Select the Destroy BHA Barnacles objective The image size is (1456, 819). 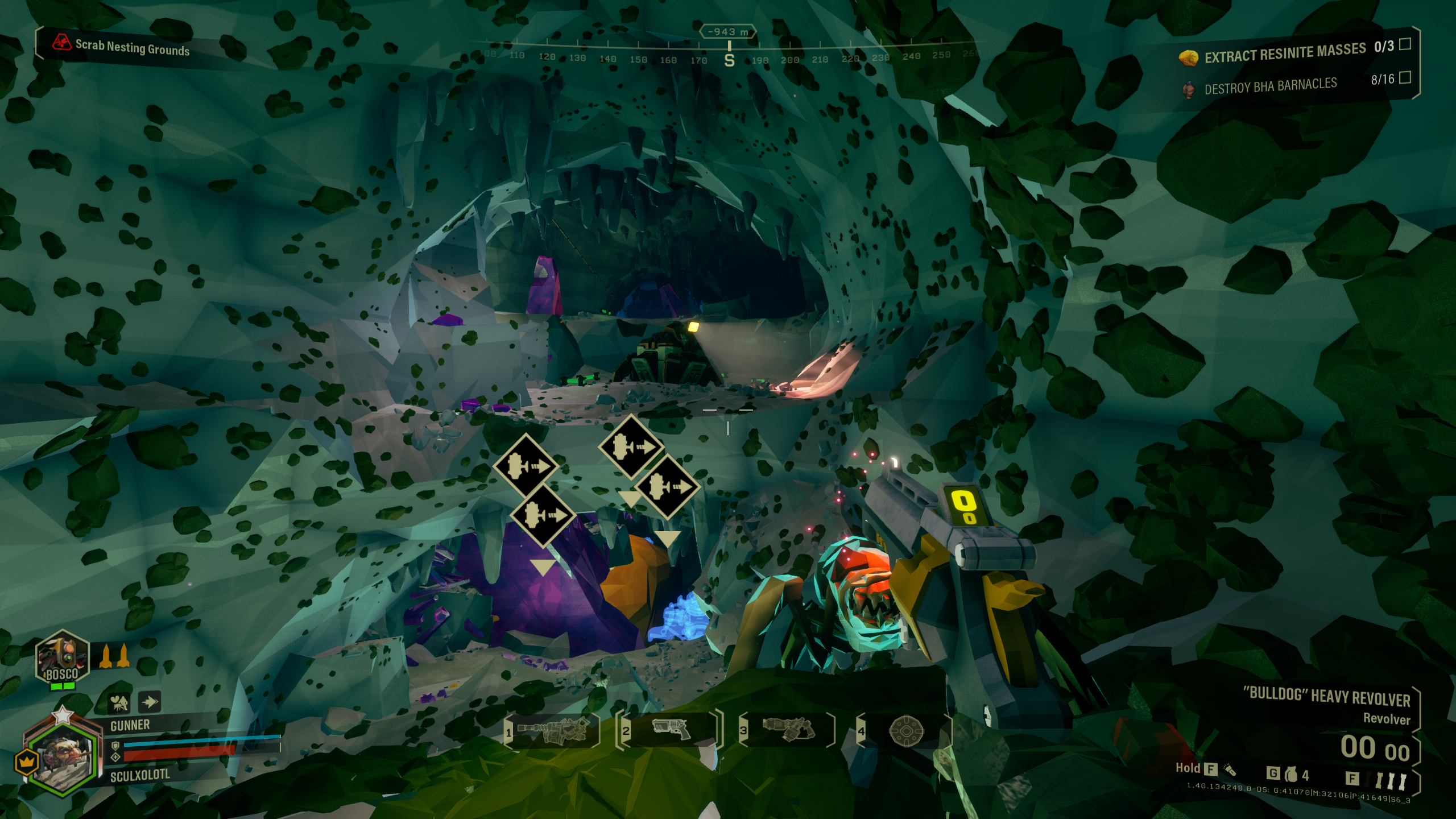1270,86
